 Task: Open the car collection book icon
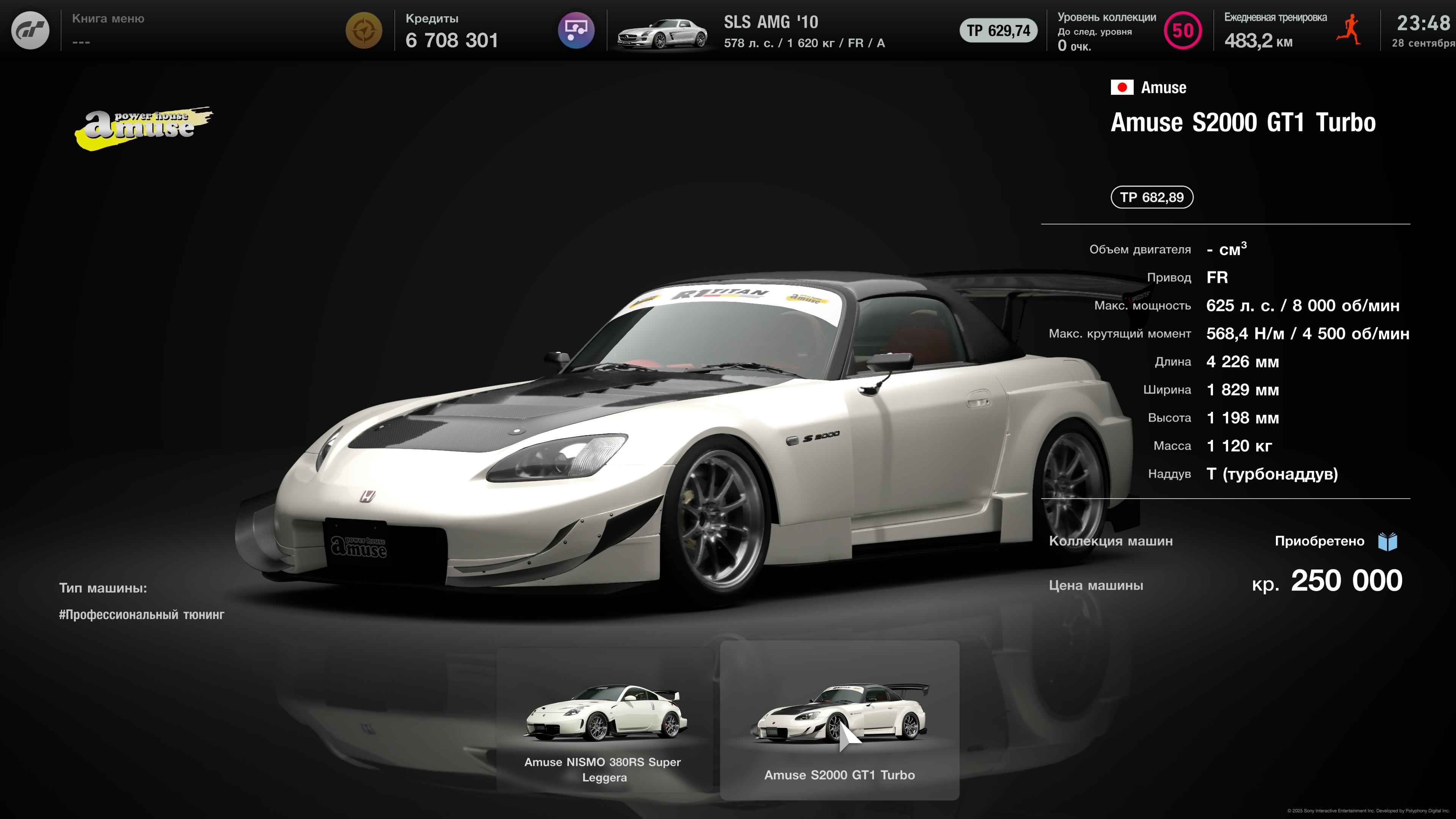point(1388,541)
